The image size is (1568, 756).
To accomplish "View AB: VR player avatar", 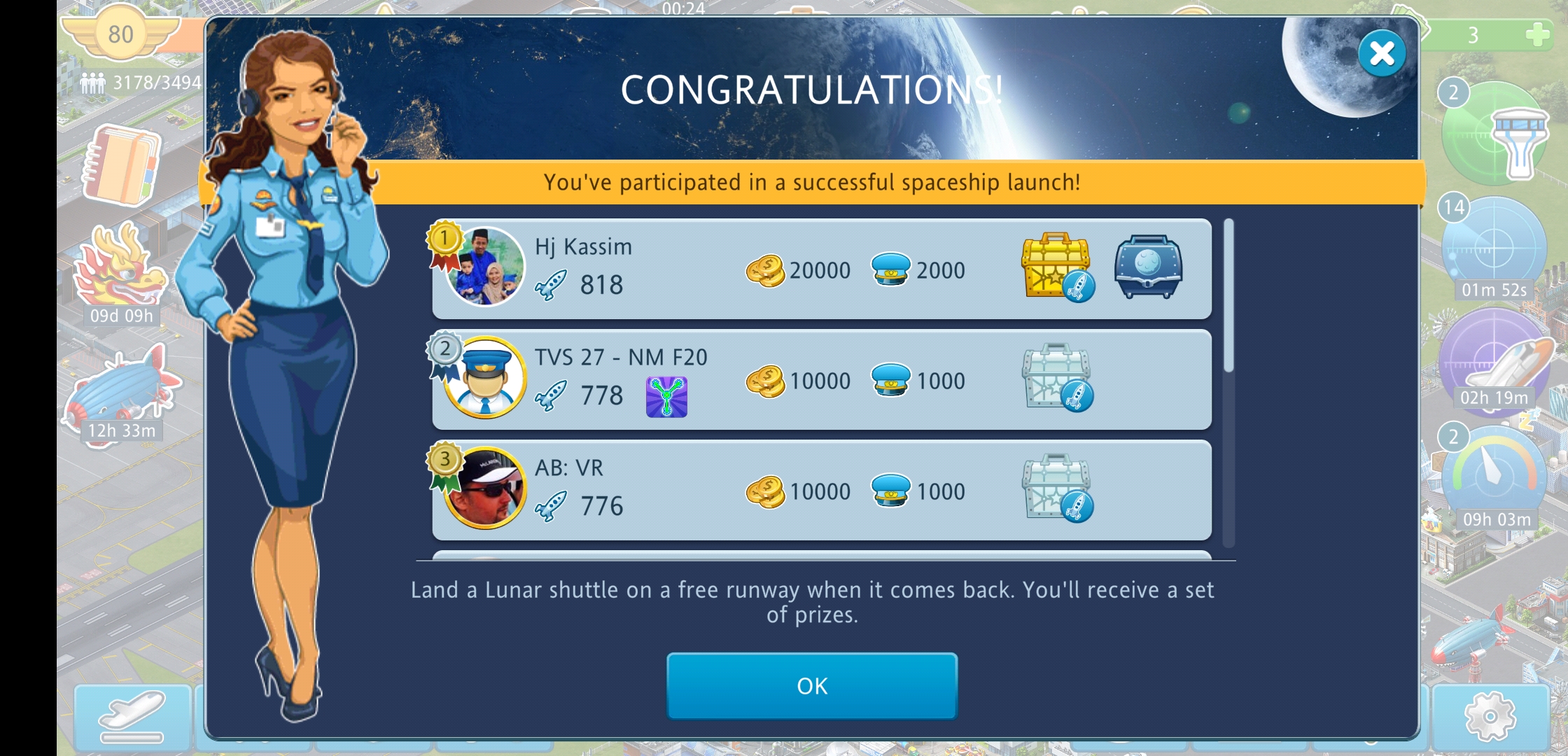I will tap(484, 489).
